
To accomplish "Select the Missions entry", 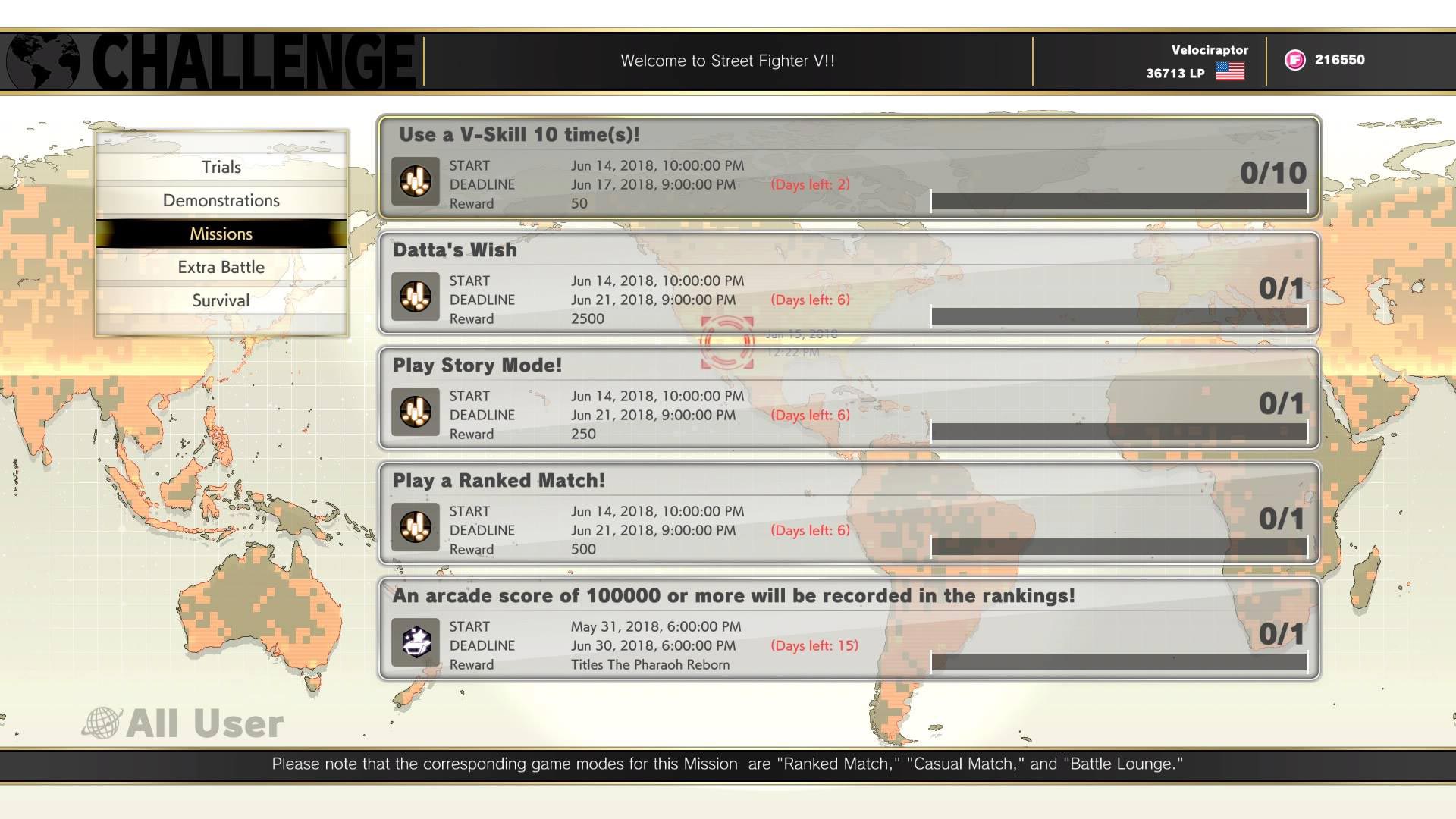I will click(220, 234).
